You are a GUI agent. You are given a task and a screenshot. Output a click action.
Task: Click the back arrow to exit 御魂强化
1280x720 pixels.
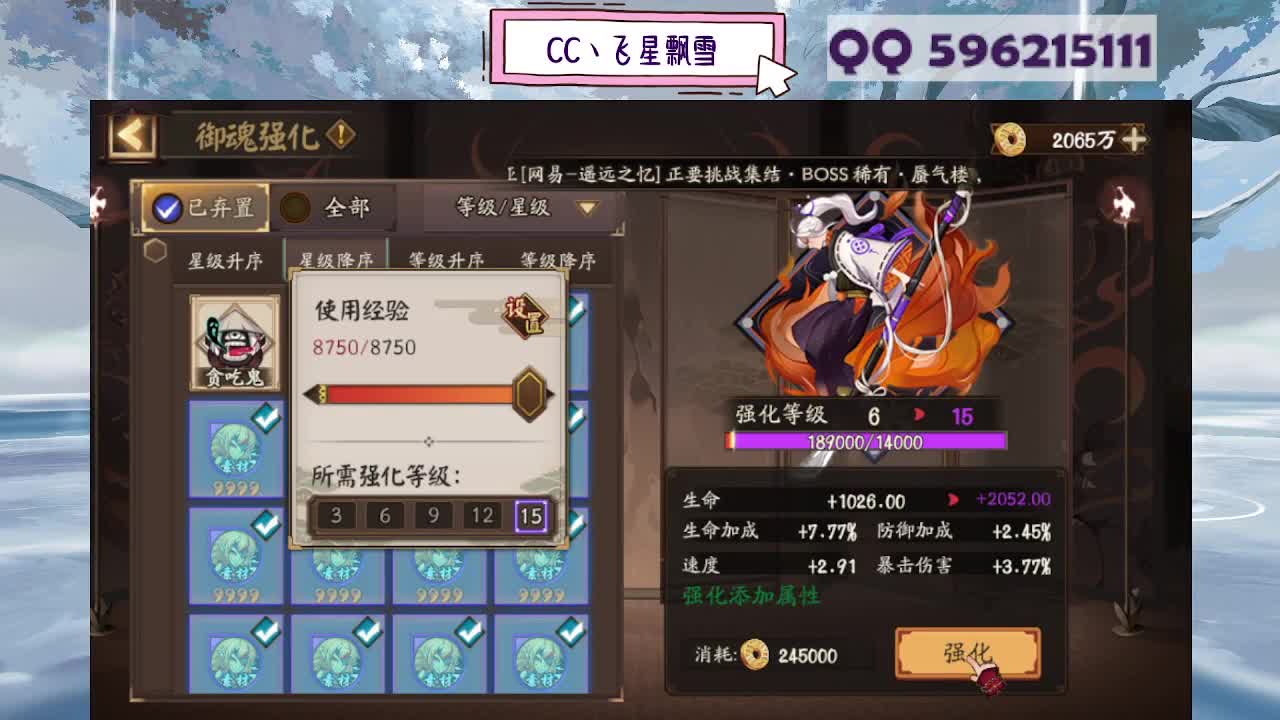click(124, 133)
